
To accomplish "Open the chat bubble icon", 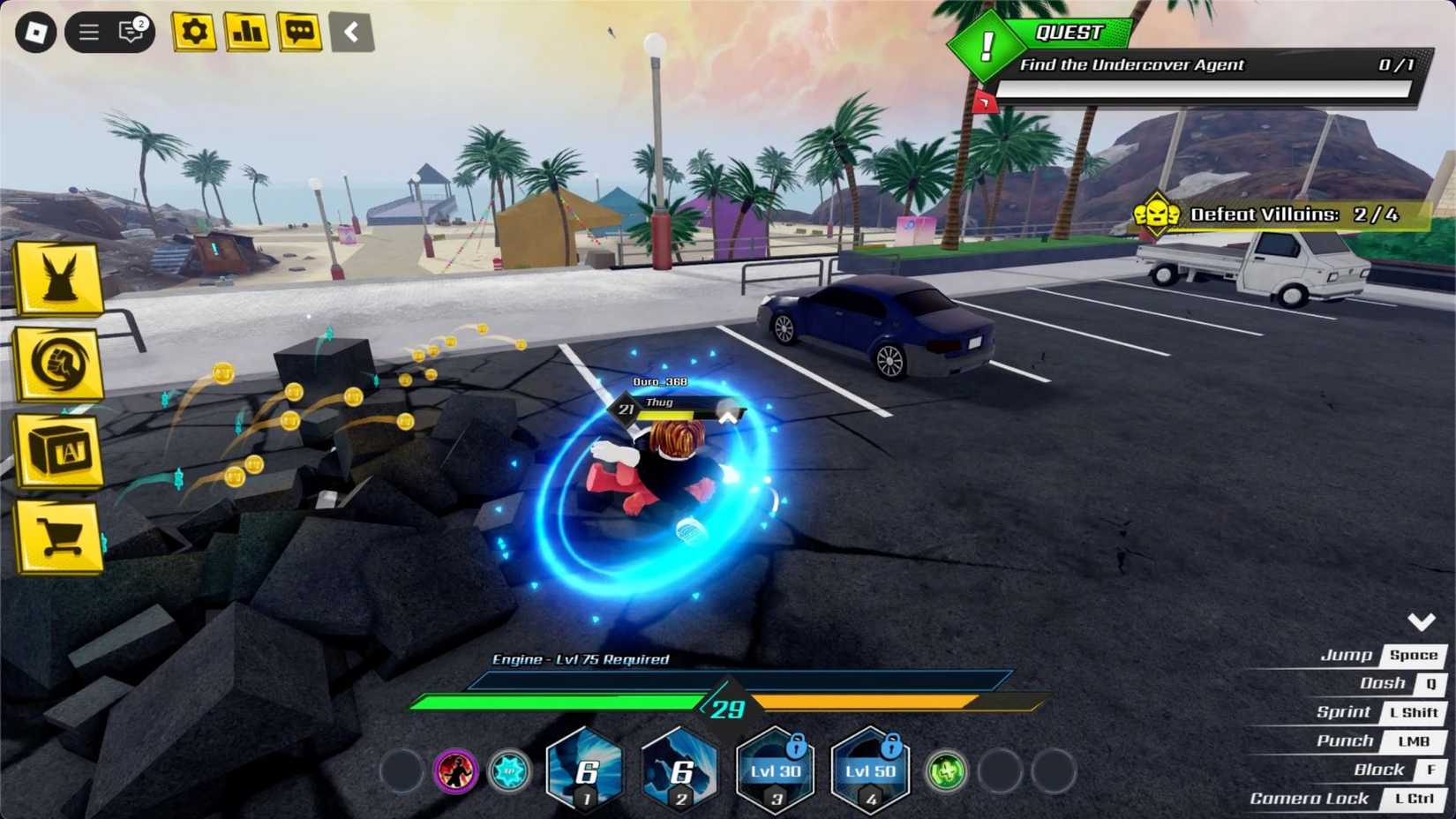I will coord(300,32).
